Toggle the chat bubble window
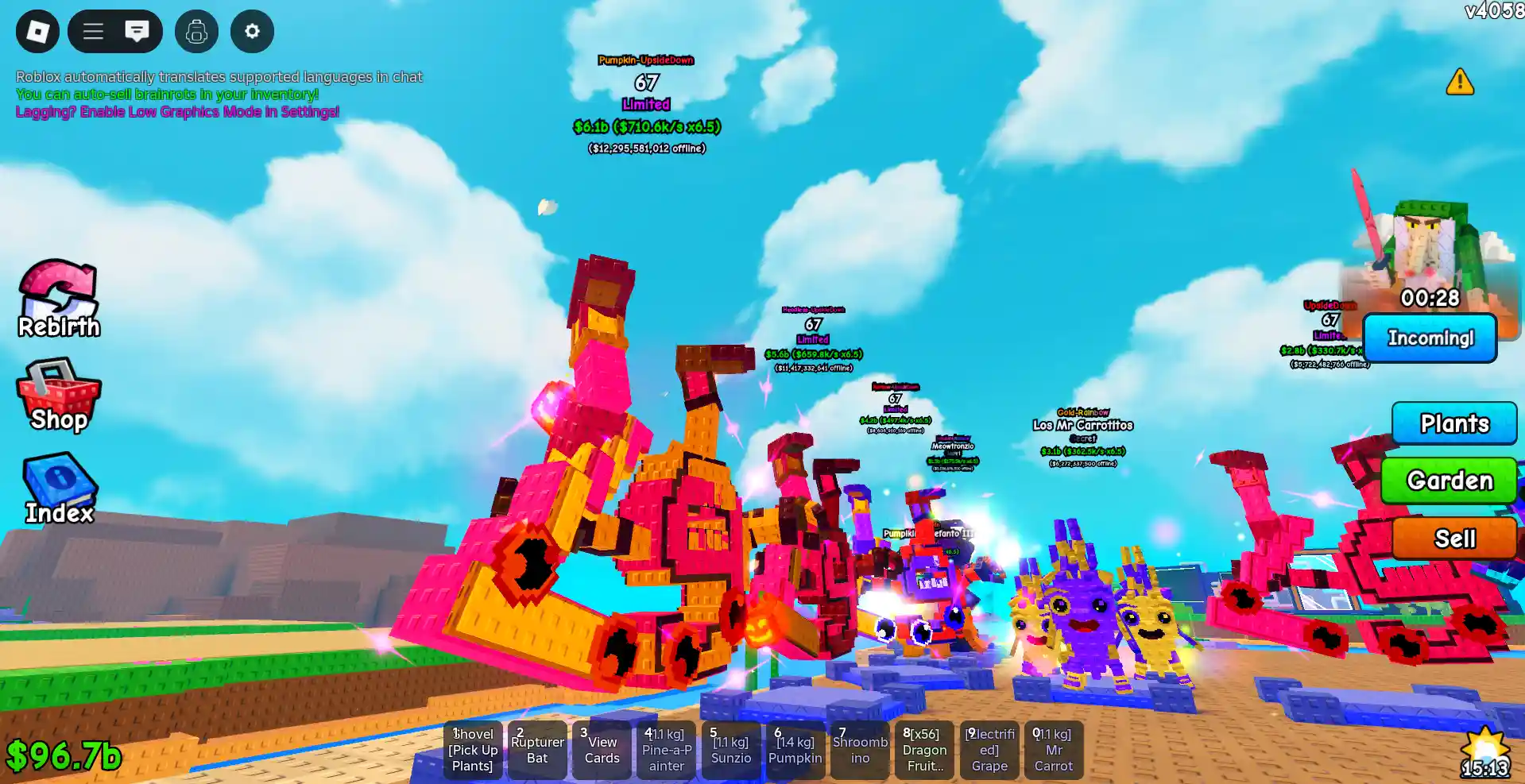This screenshot has height=784, width=1525. click(138, 32)
